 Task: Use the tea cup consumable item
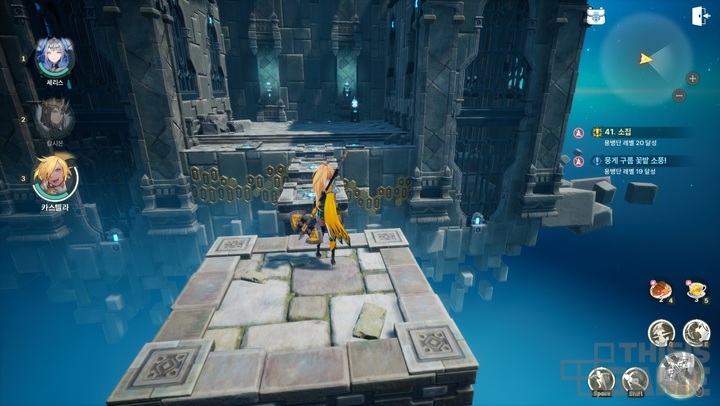click(x=694, y=290)
